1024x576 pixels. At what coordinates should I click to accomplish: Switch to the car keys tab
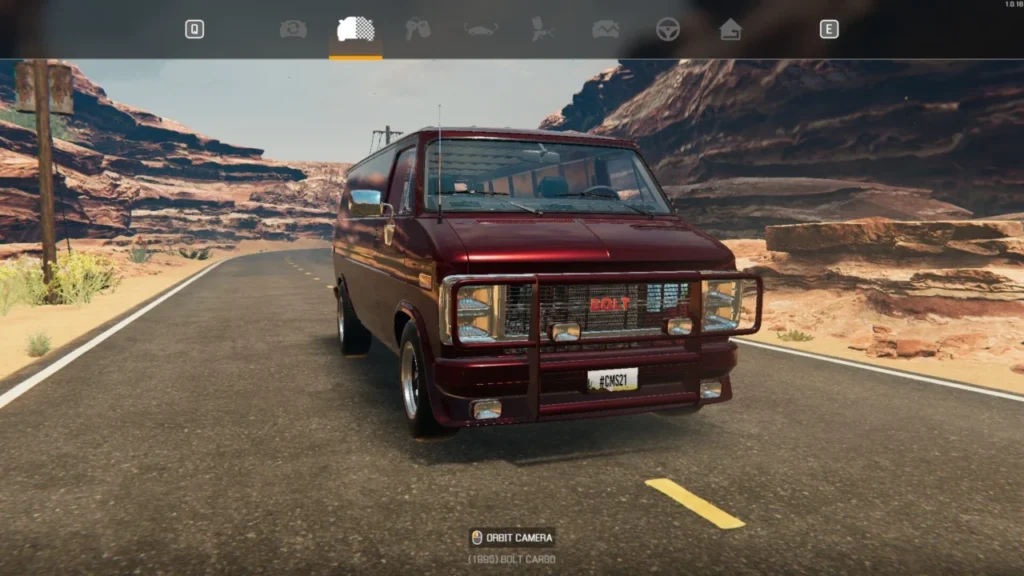click(x=418, y=30)
